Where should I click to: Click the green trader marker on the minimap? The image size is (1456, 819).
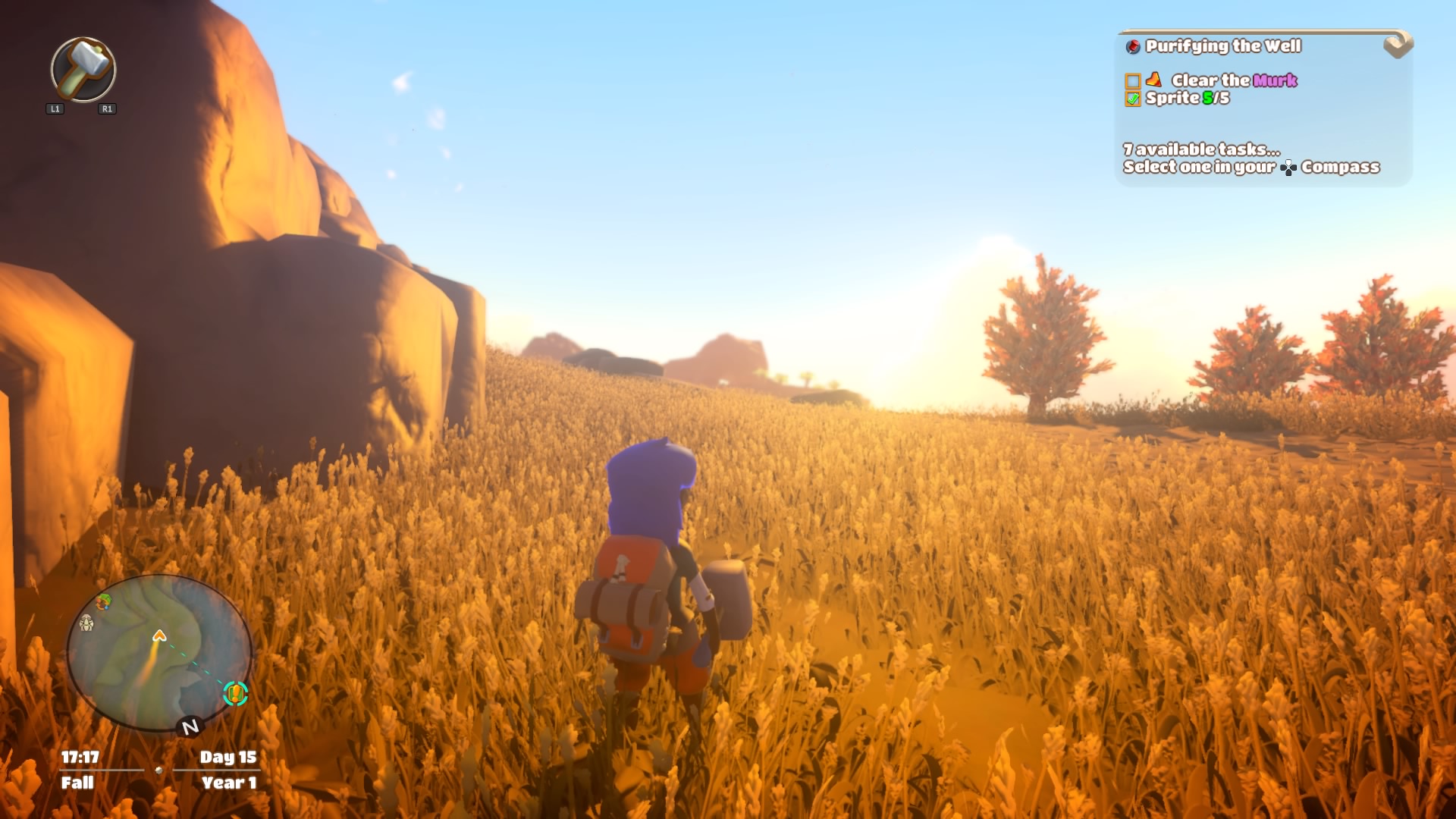[104, 602]
